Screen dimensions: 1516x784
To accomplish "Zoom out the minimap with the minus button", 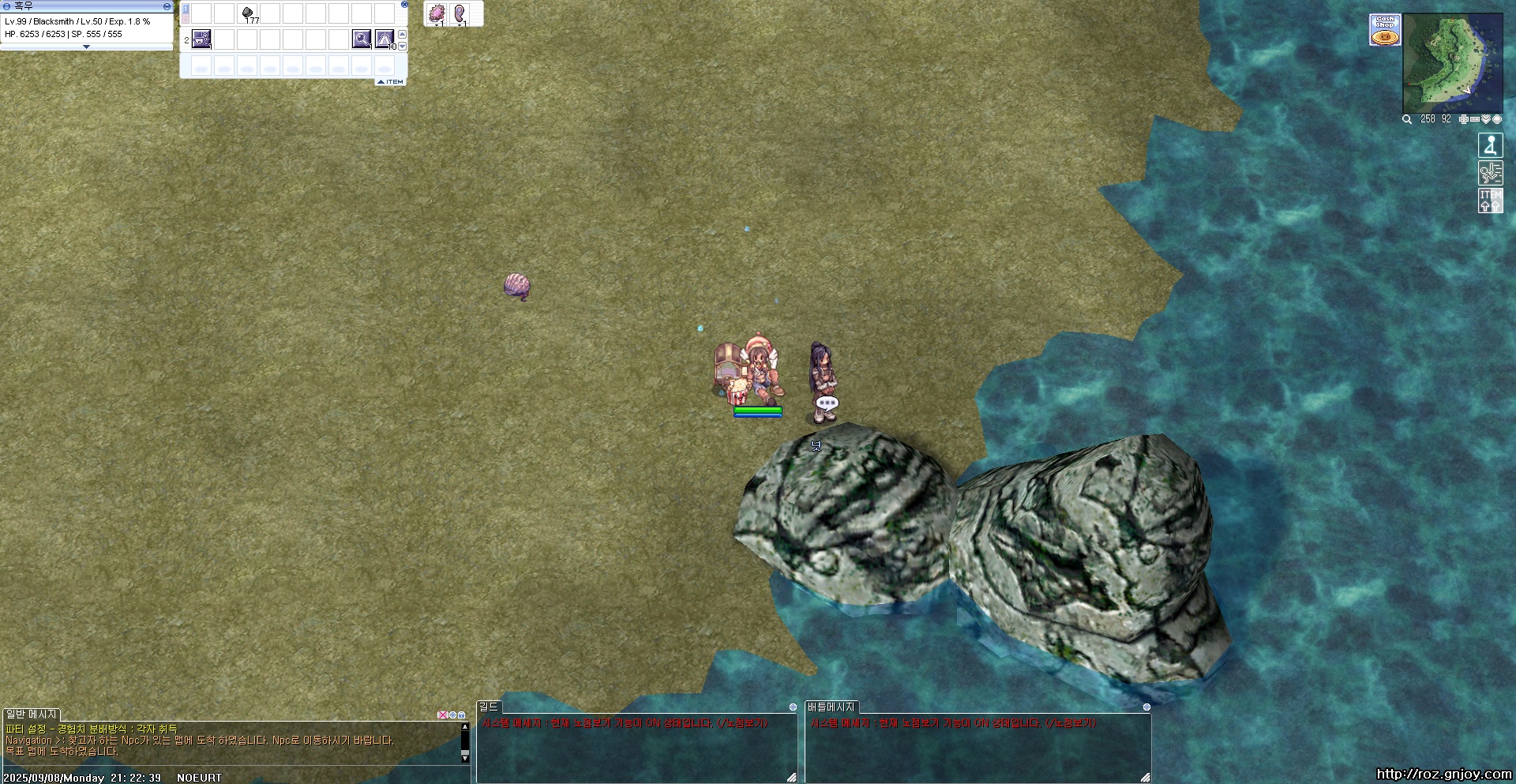I will 1474,119.
